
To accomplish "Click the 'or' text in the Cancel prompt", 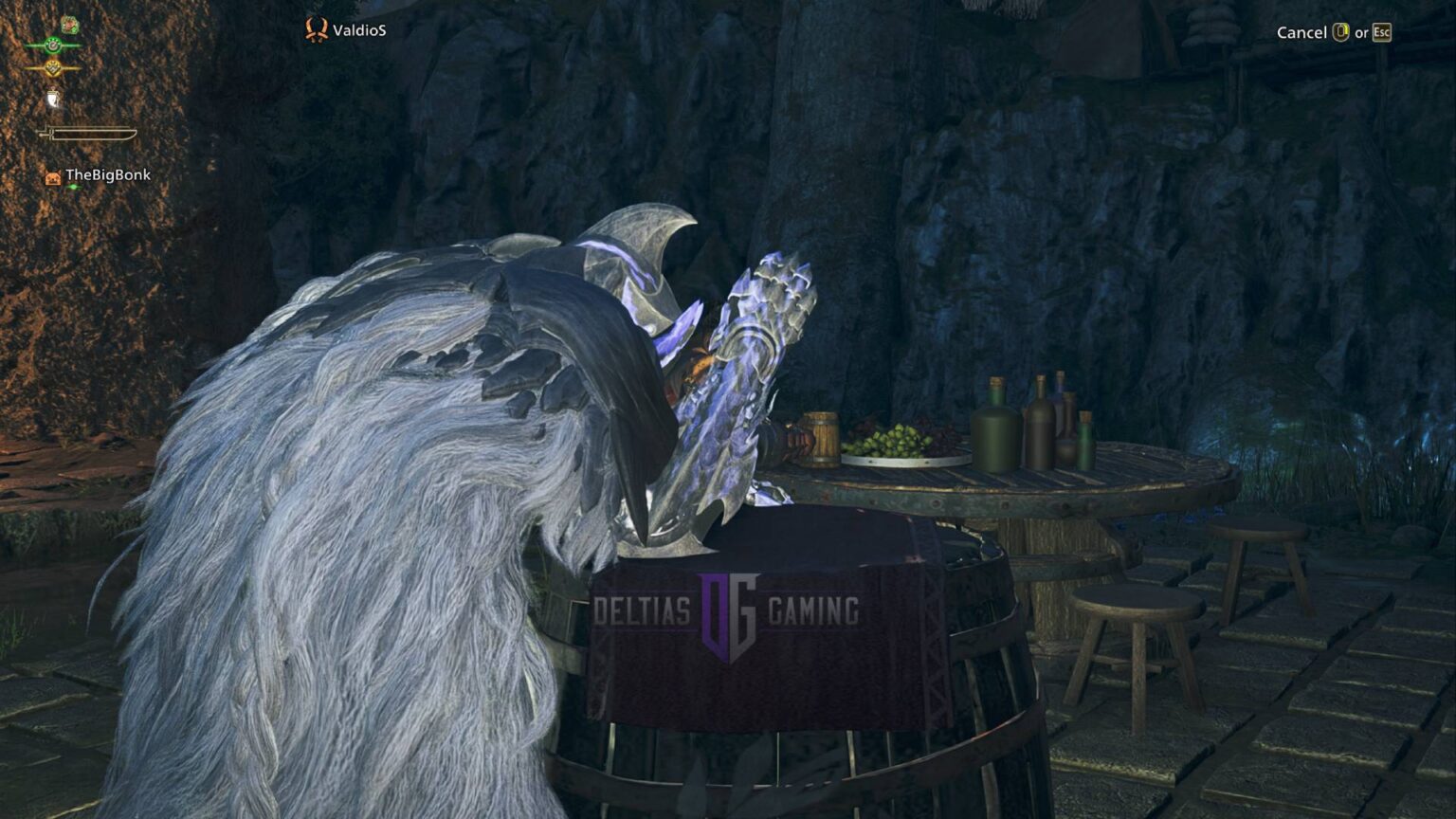I will click(x=1362, y=32).
